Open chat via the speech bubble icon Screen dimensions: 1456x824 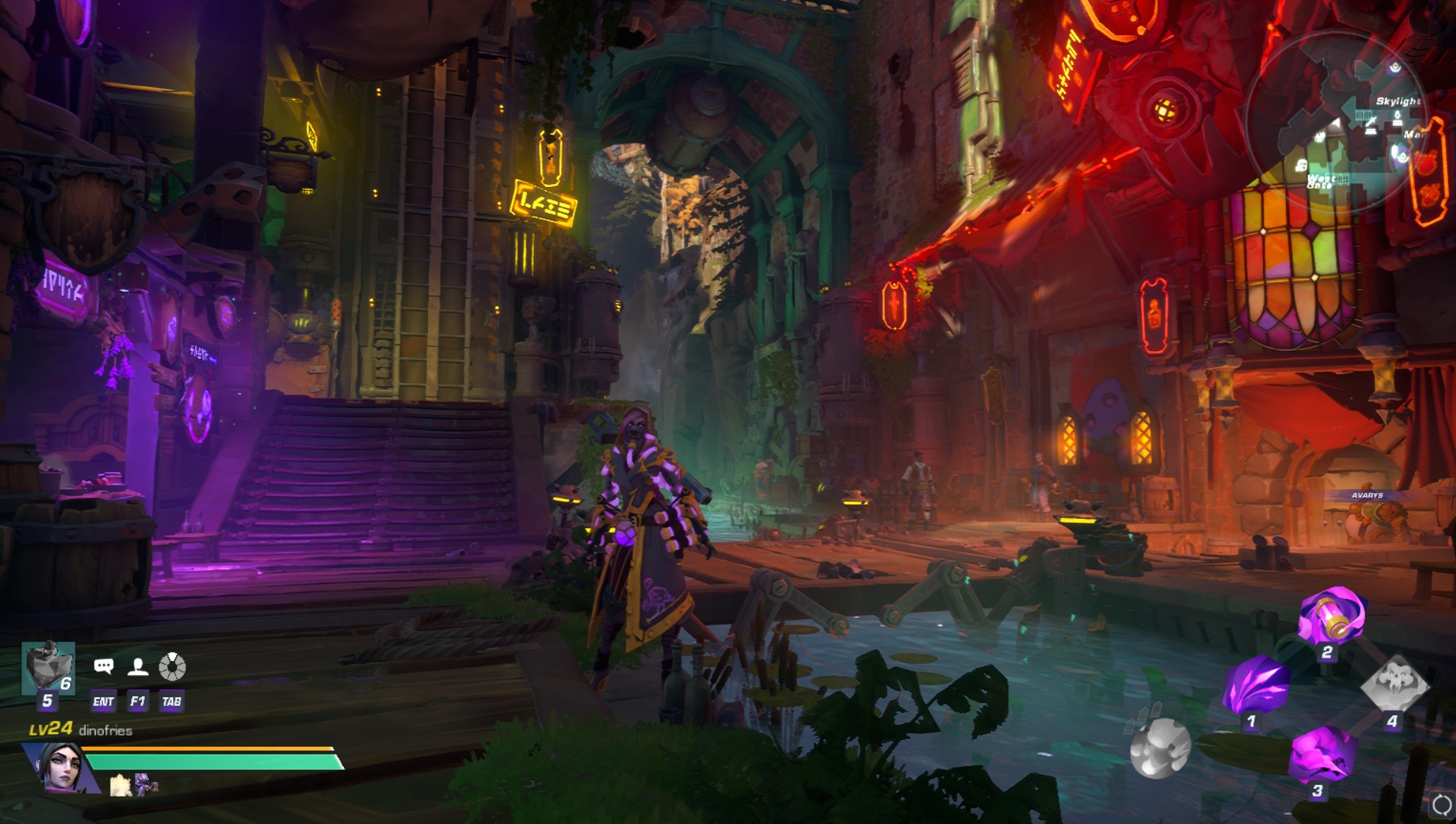(x=103, y=666)
